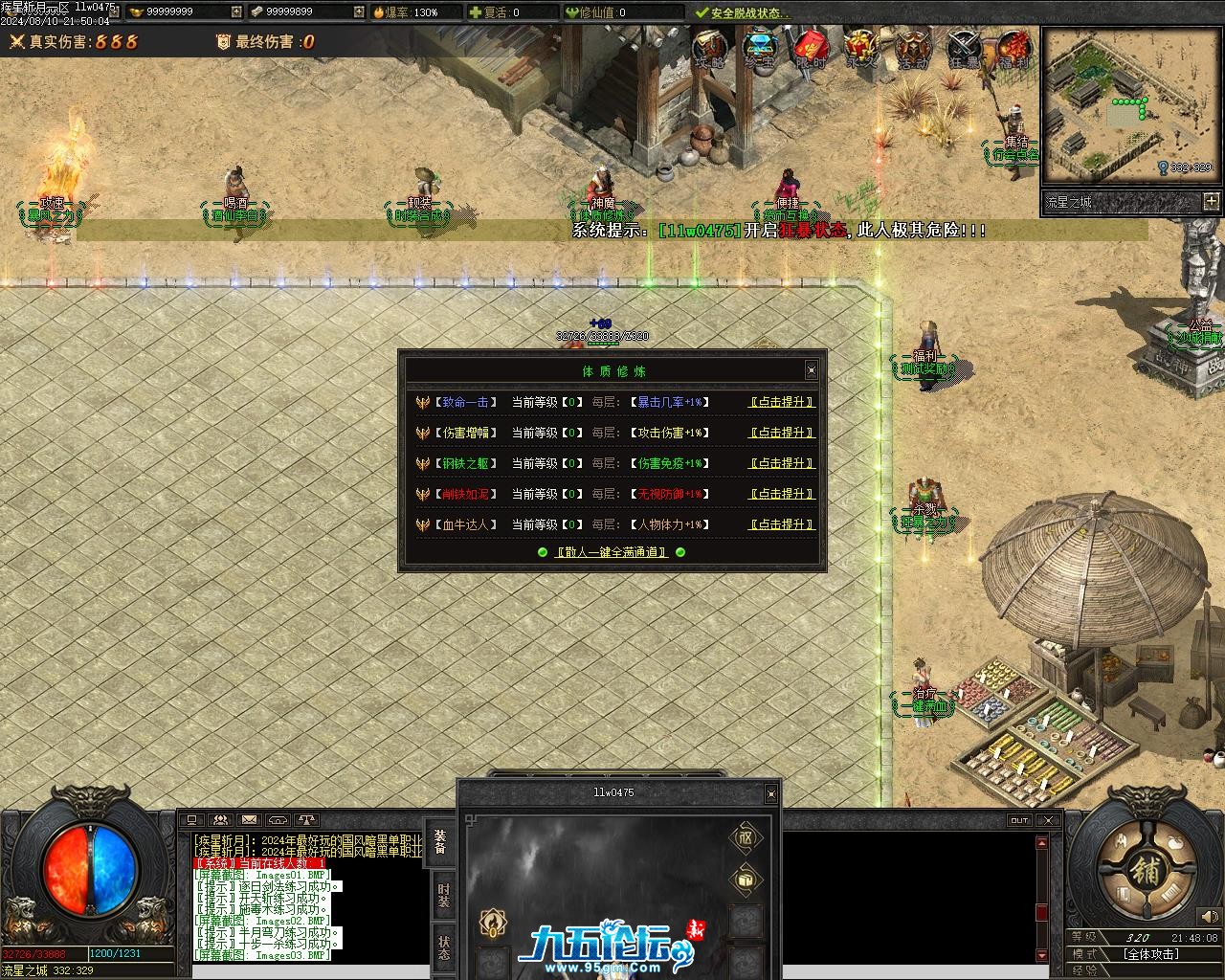
Task: Switch to the 时装 costume tab
Action: 443,895
